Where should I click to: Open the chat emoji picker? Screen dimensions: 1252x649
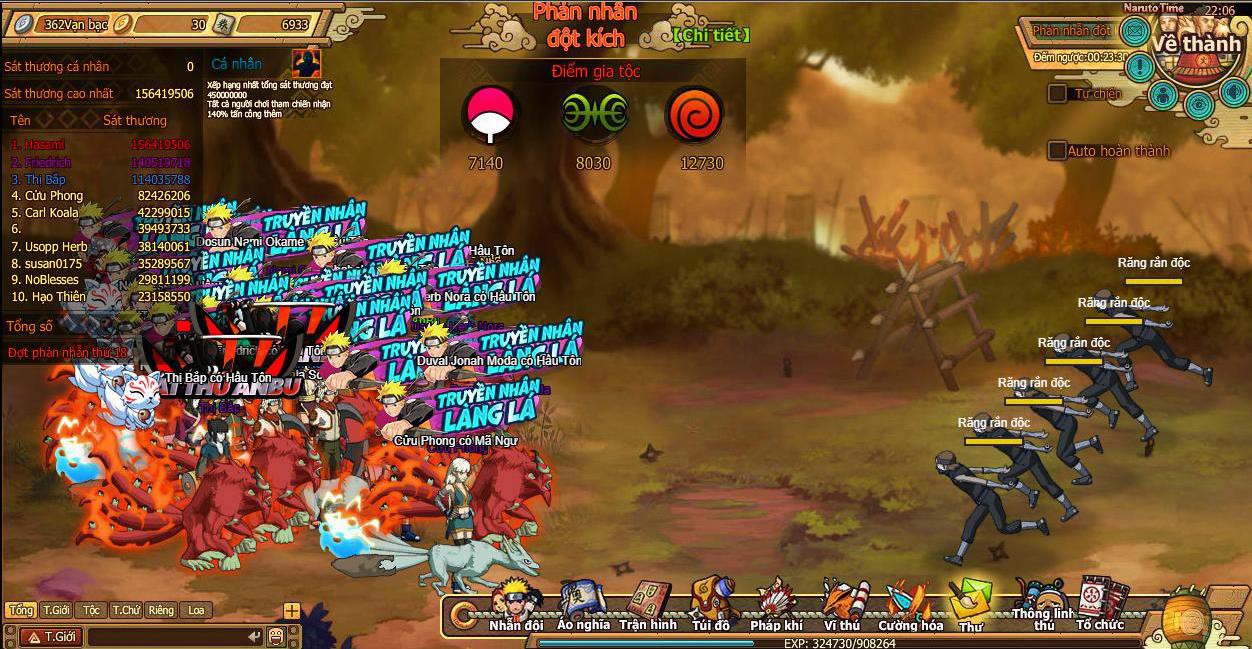click(x=275, y=636)
